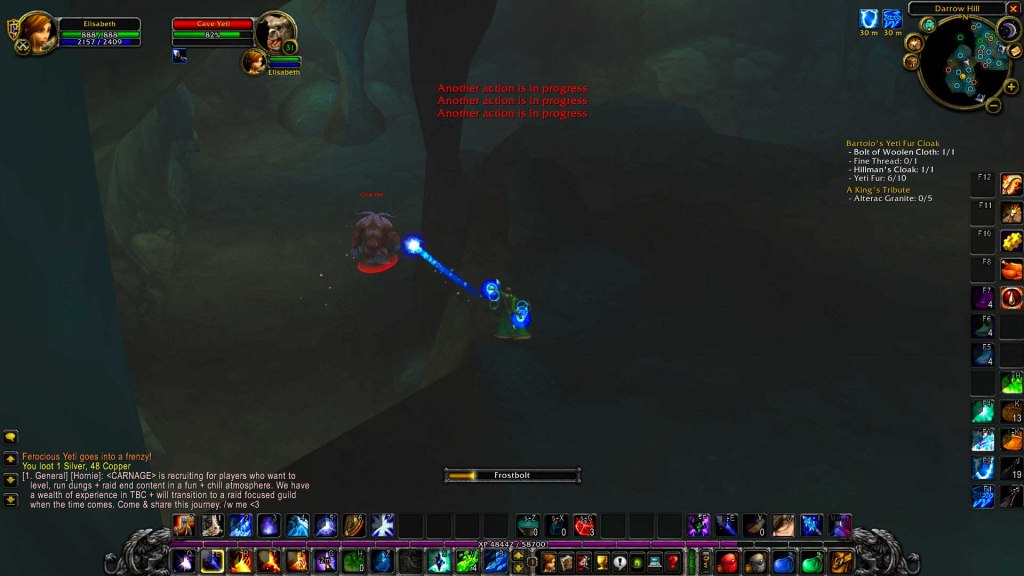Click the ice armor buff icon
Viewport: 1024px width, 576px height.
(867, 19)
